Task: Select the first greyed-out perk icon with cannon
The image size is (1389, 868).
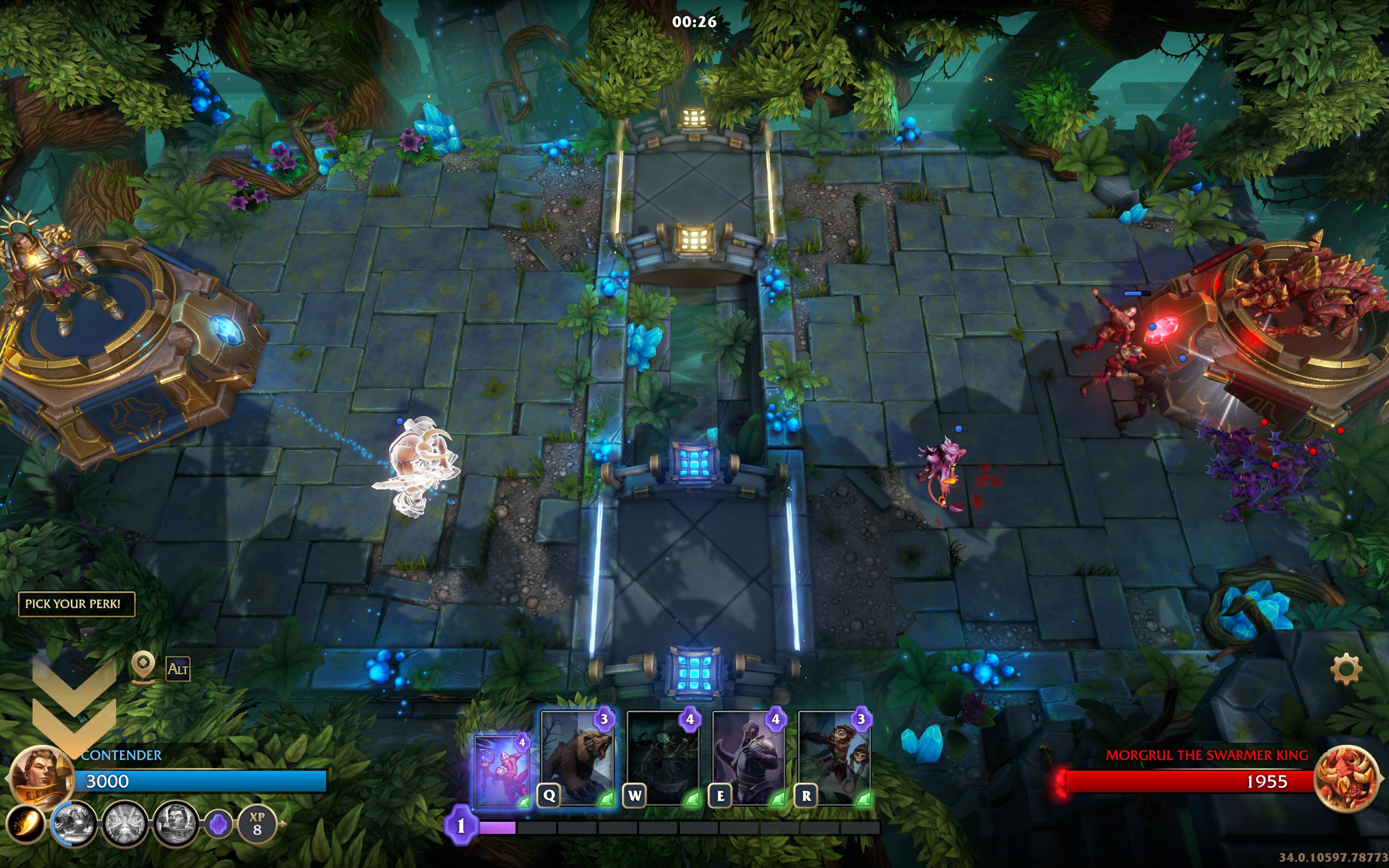Action: pyautogui.click(x=73, y=825)
